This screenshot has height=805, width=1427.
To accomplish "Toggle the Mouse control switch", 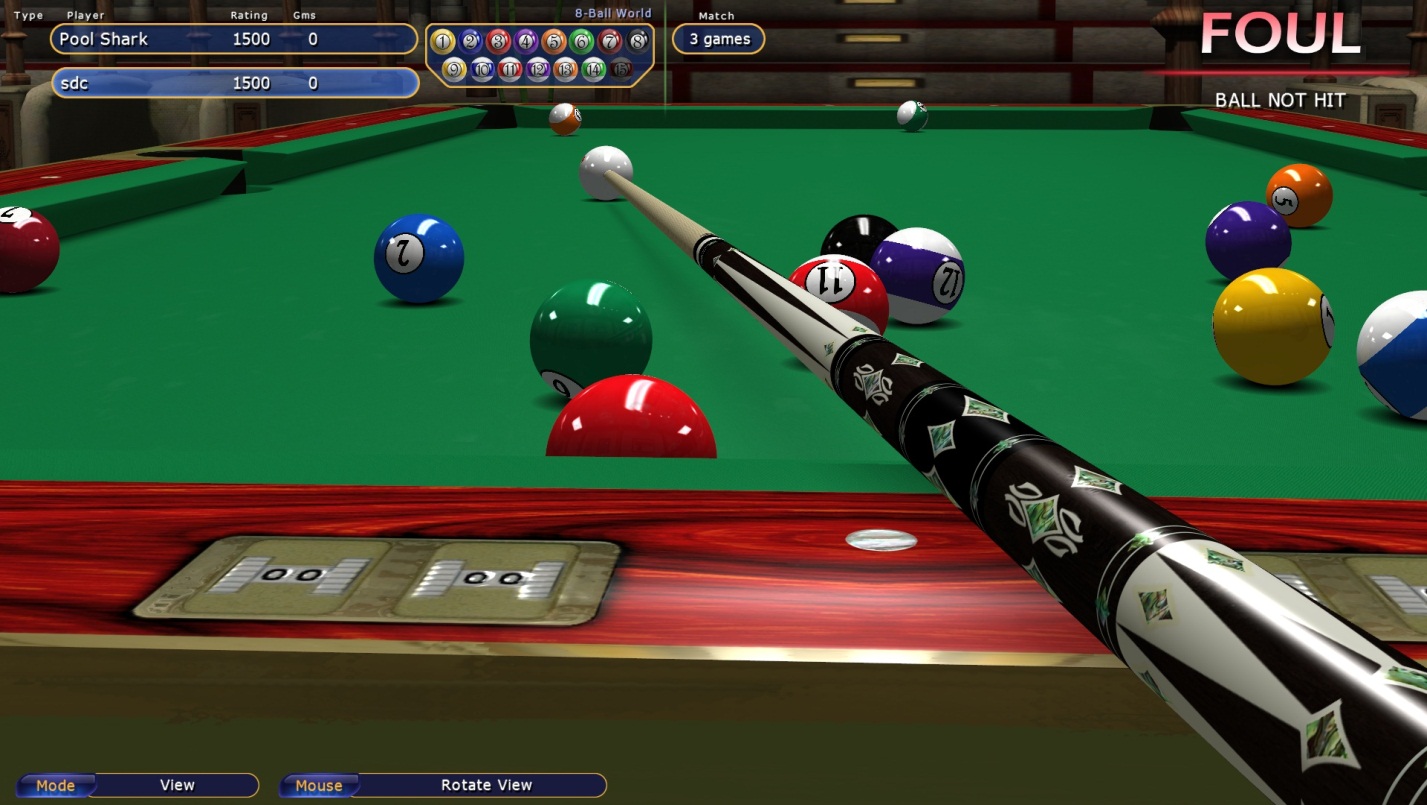I will [319, 785].
